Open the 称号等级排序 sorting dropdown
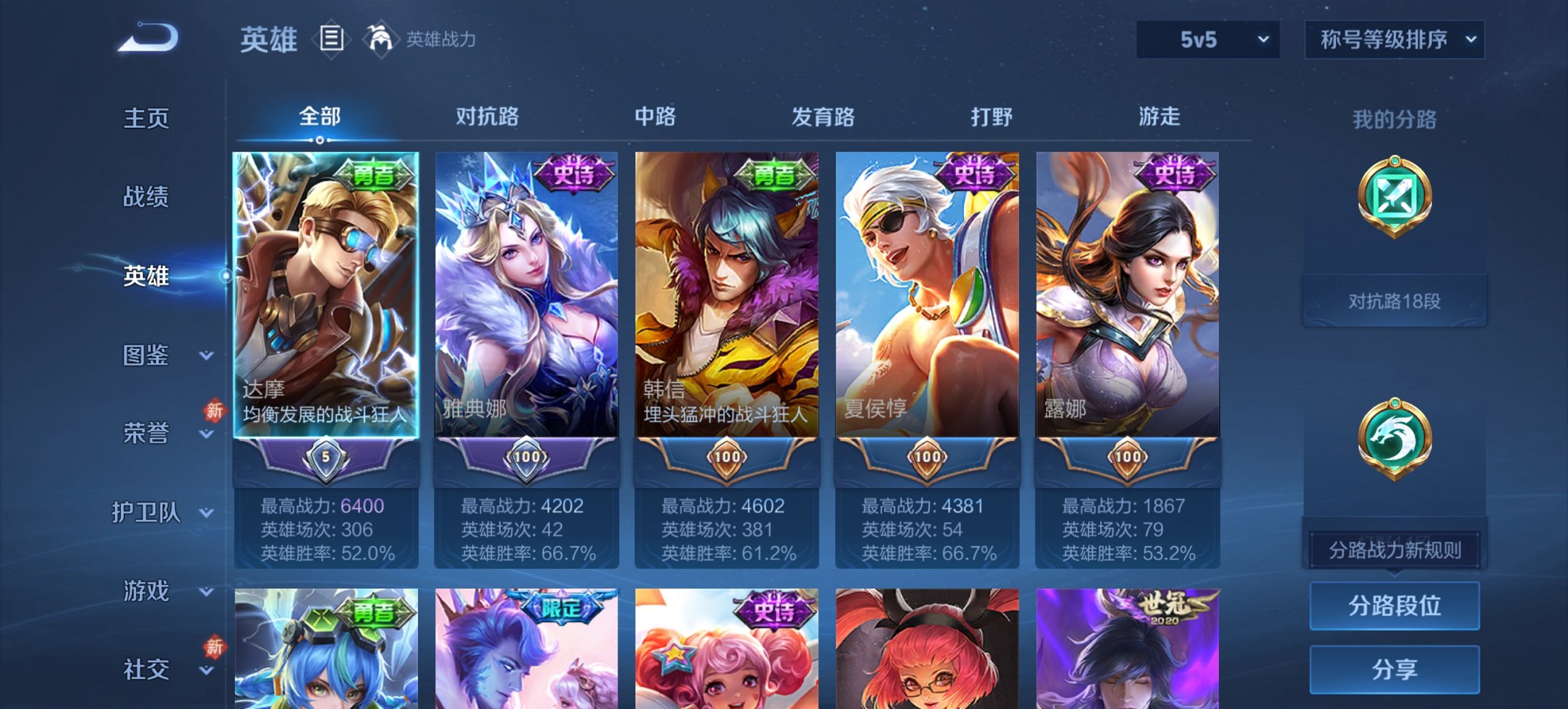Image resolution: width=1568 pixels, height=709 pixels. [x=1393, y=40]
